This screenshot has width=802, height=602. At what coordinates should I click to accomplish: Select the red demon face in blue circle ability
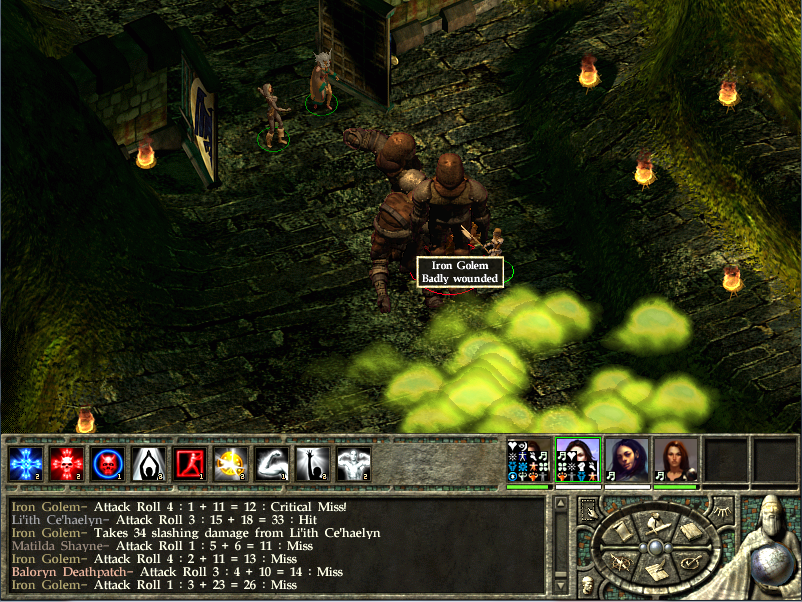coord(107,464)
